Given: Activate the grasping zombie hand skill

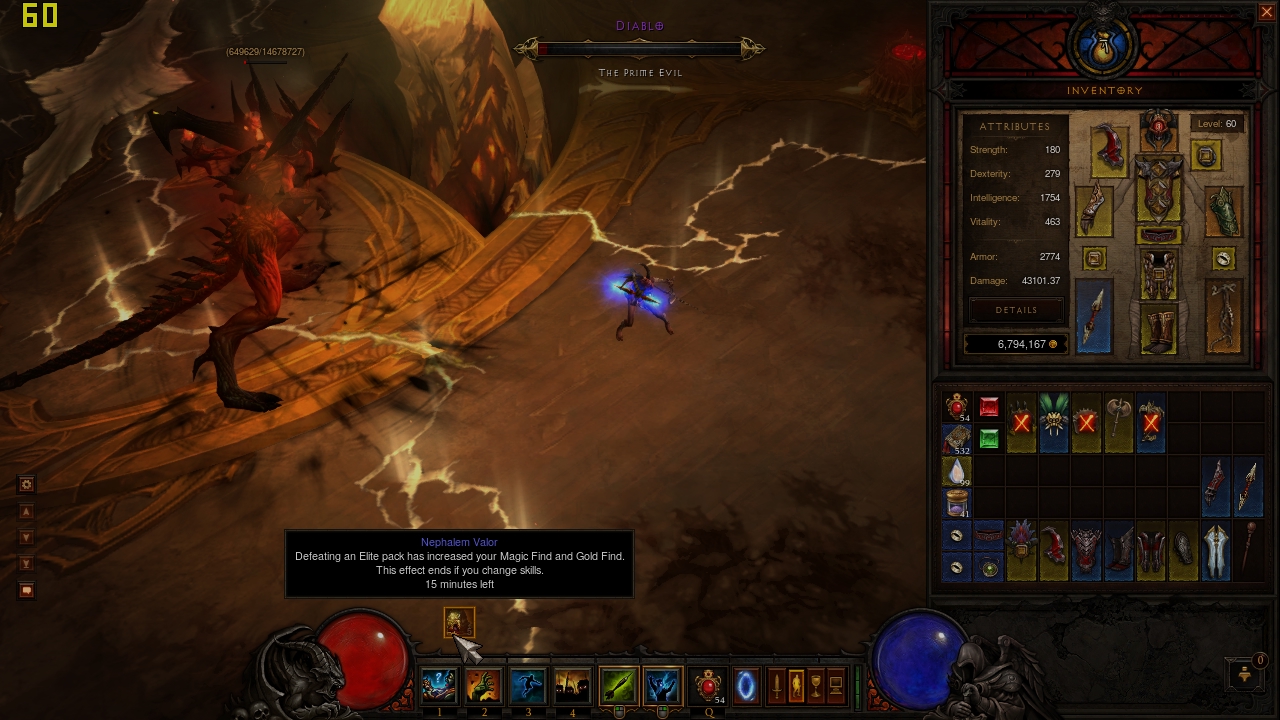Looking at the screenshot, I should click(484, 686).
